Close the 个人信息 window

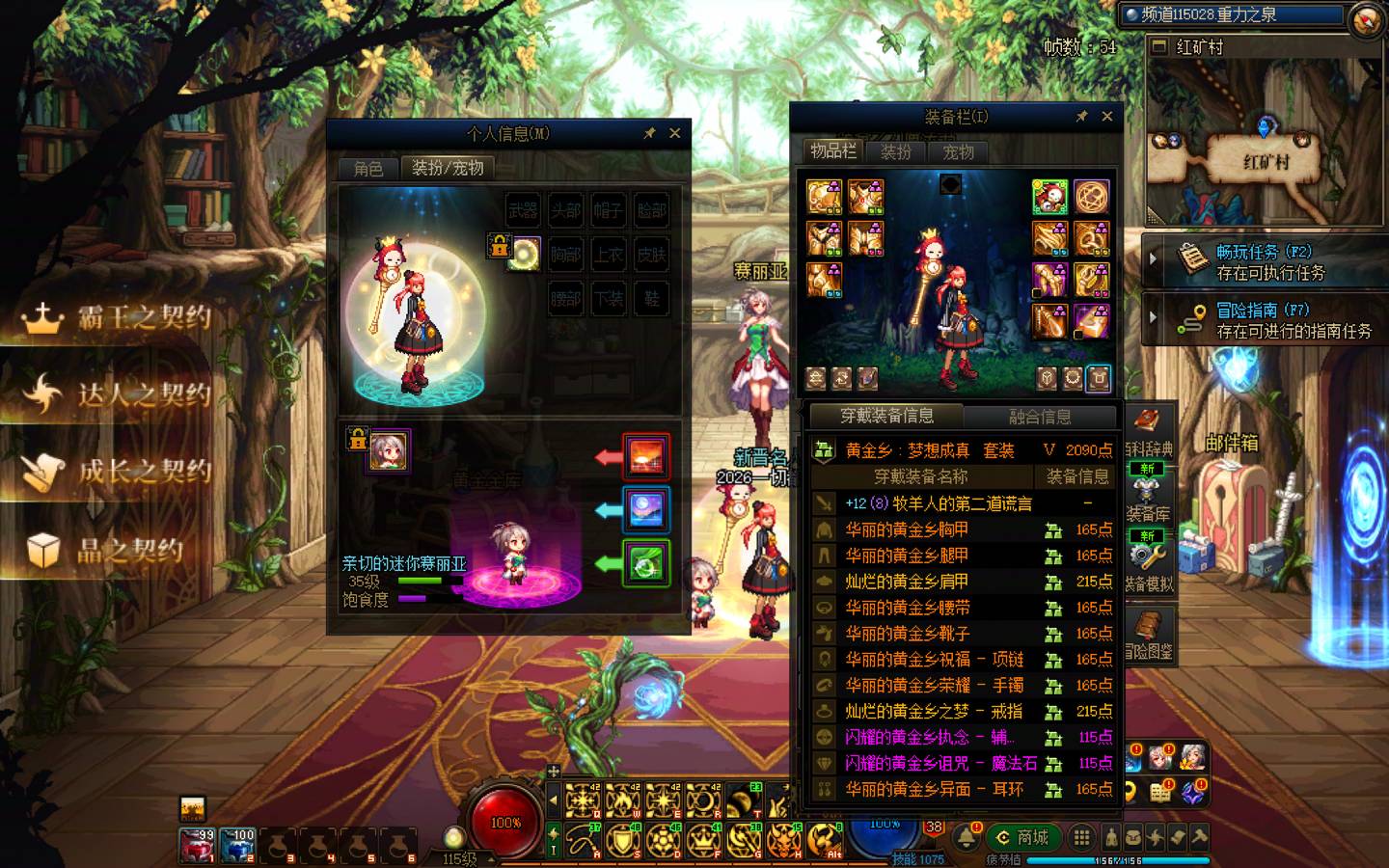[675, 133]
